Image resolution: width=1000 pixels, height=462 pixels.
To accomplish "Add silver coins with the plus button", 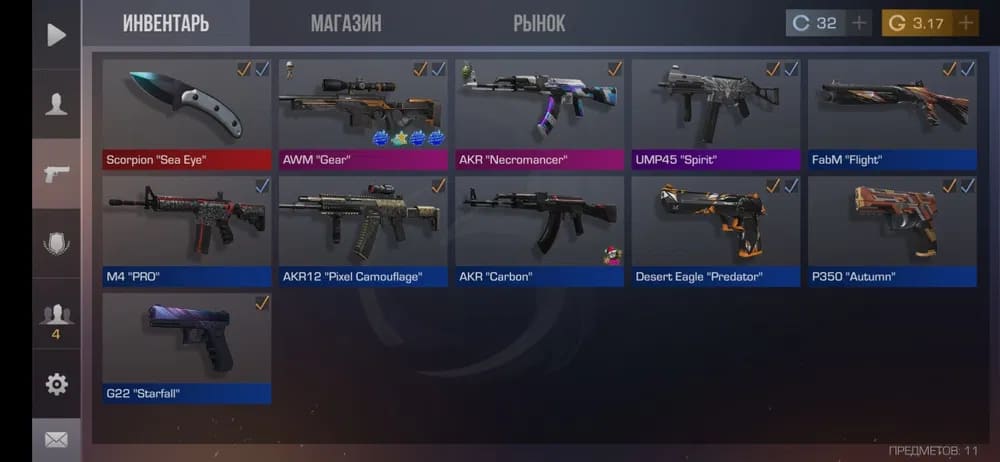I will pos(859,23).
